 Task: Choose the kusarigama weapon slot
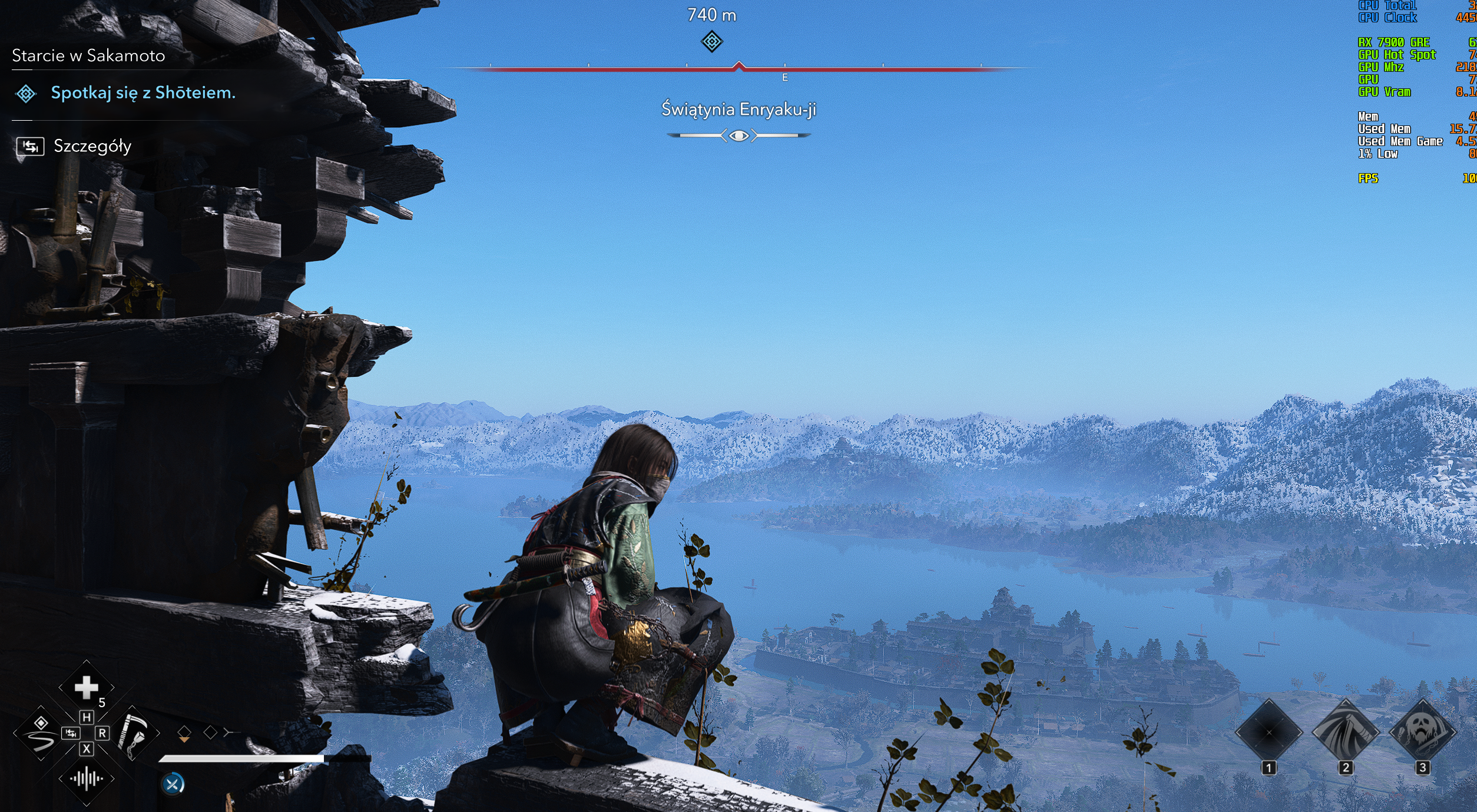134,734
